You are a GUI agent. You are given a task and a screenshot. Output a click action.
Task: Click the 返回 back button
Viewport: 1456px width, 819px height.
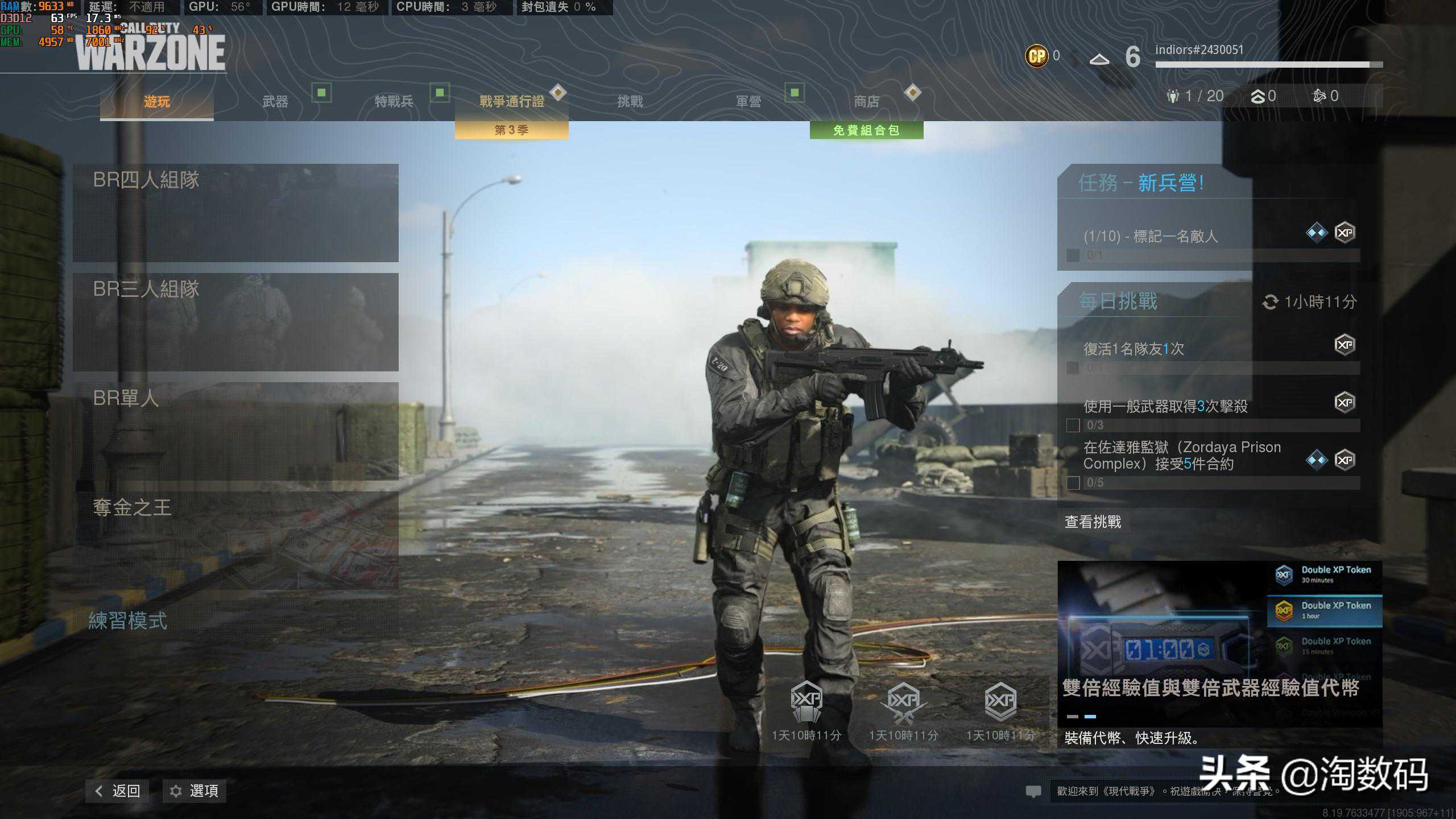pyautogui.click(x=118, y=791)
